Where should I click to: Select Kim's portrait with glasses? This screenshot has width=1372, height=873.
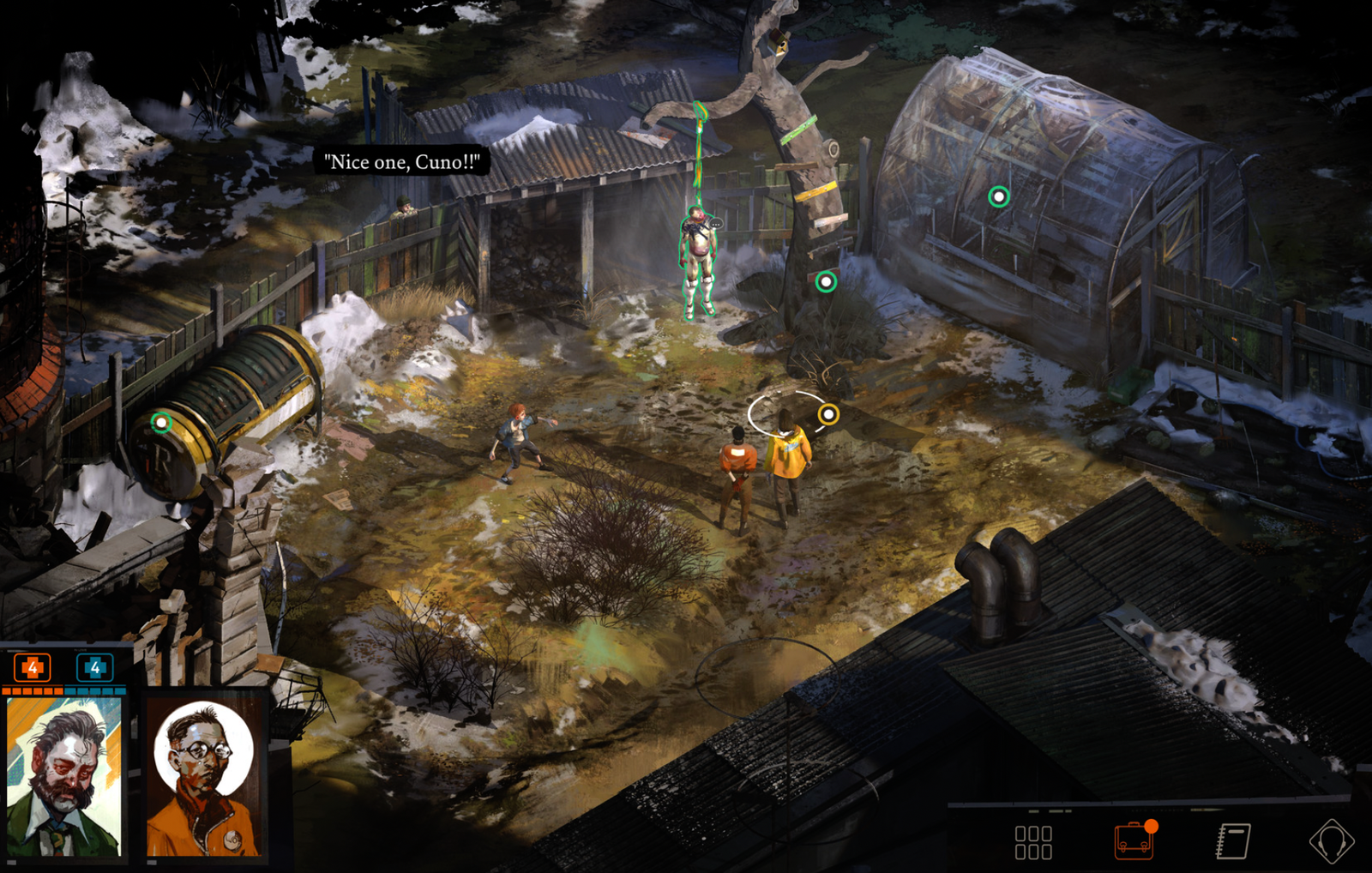click(x=204, y=778)
